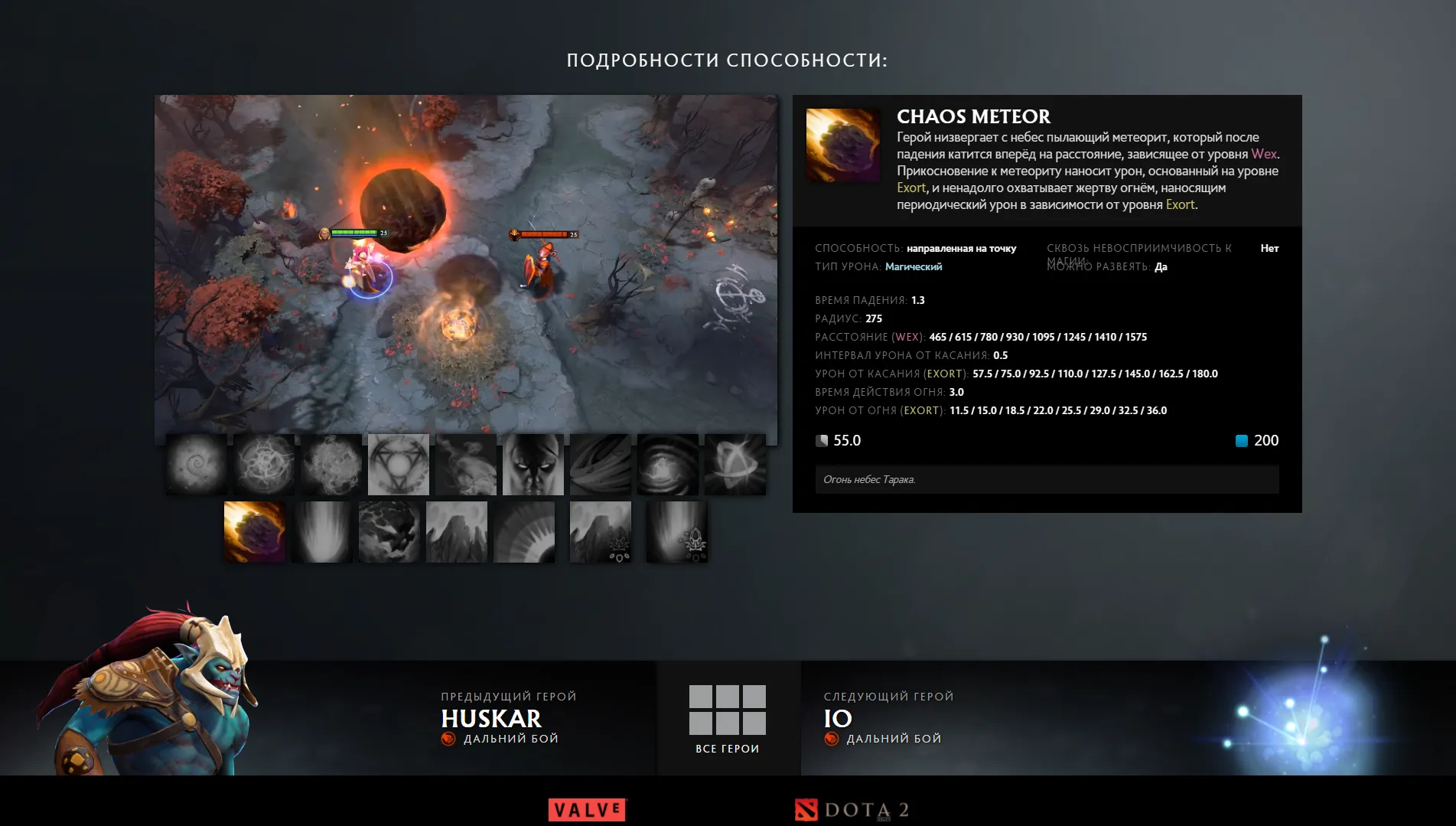Select the Wex ability icon

(x=264, y=465)
